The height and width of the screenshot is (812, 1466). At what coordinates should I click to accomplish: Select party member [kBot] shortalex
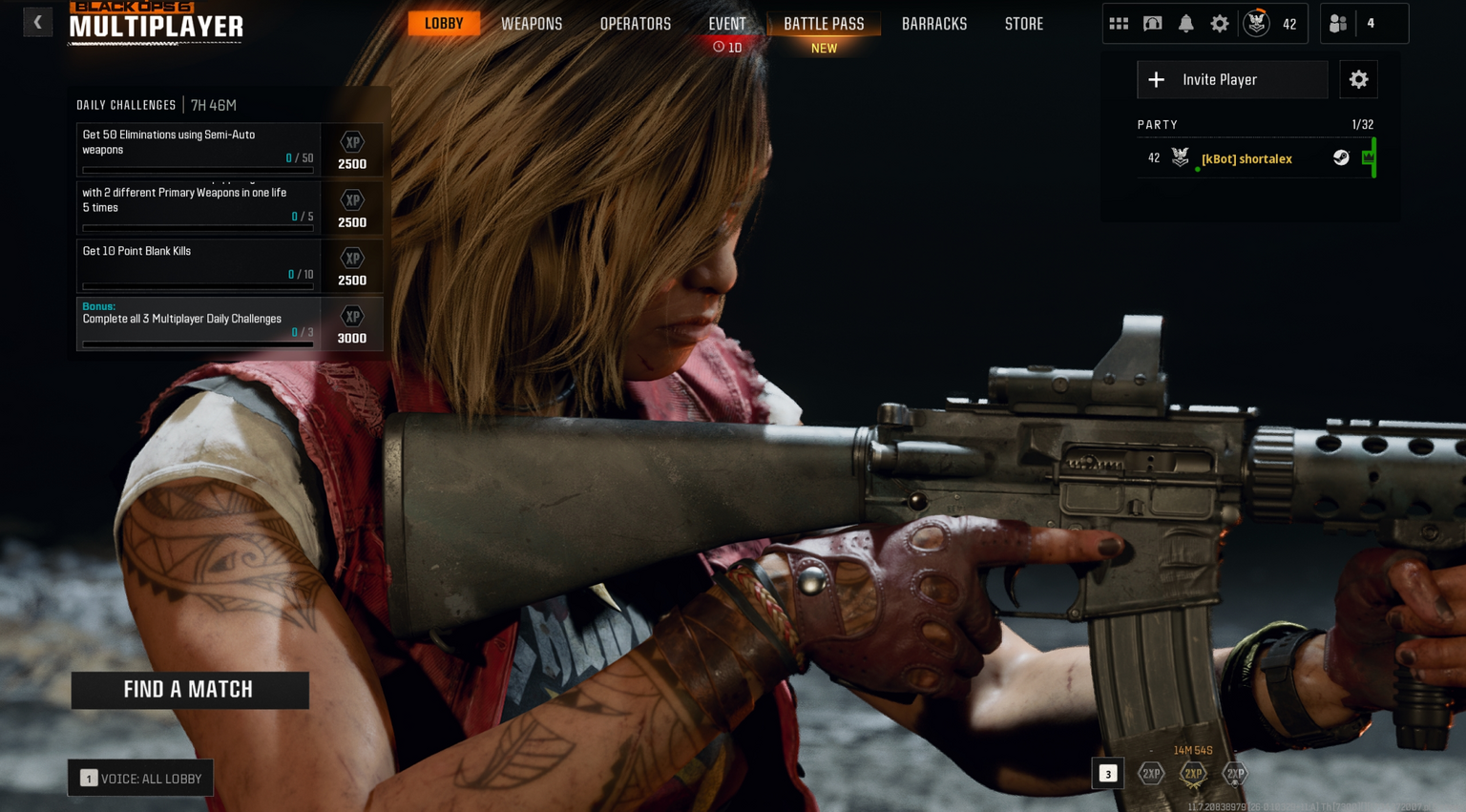pyautogui.click(x=1246, y=158)
